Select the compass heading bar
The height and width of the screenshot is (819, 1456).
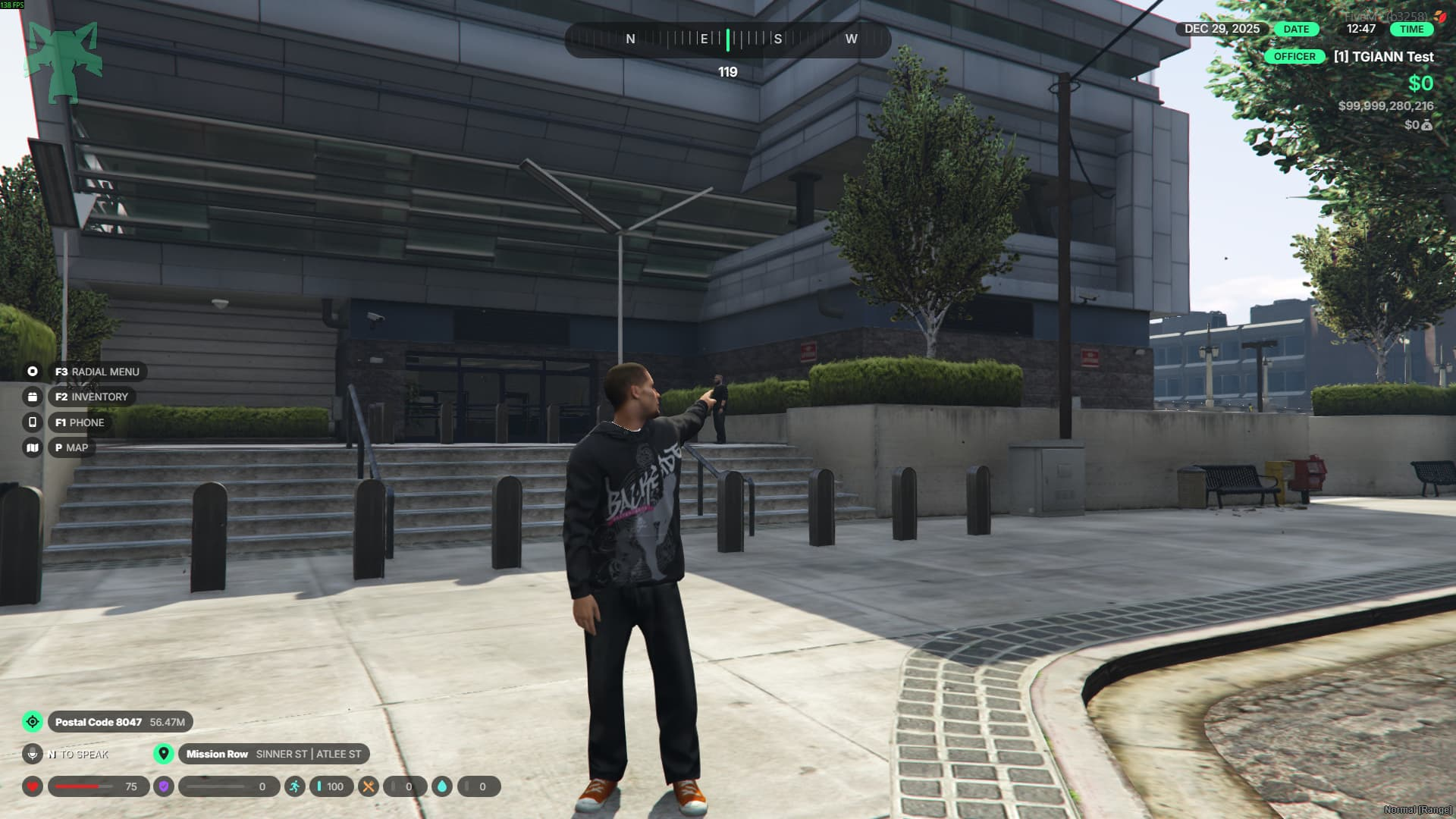727,39
